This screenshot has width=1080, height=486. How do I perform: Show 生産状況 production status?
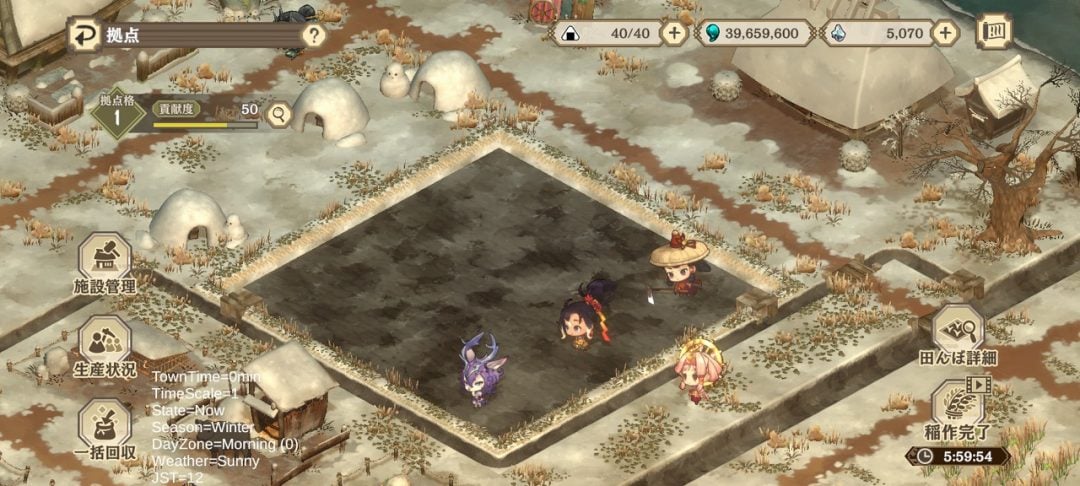(x=104, y=347)
